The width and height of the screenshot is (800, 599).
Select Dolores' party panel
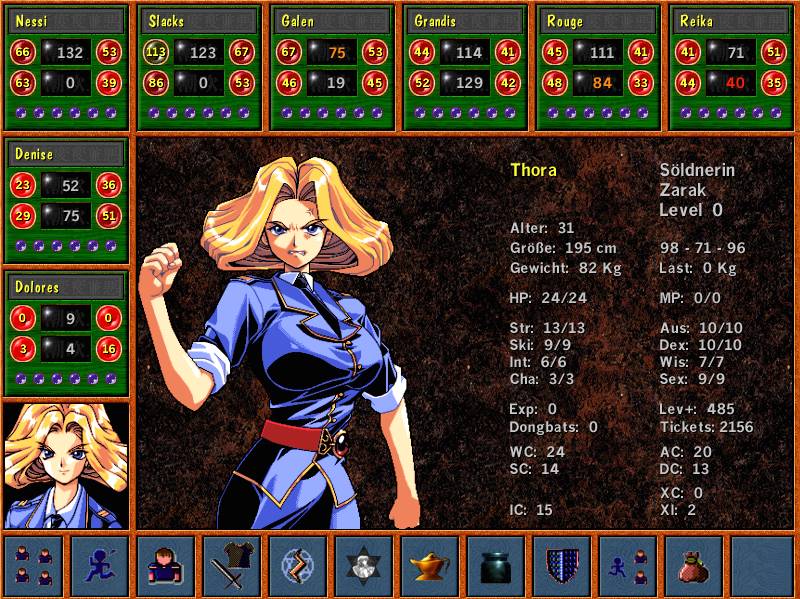(67, 335)
